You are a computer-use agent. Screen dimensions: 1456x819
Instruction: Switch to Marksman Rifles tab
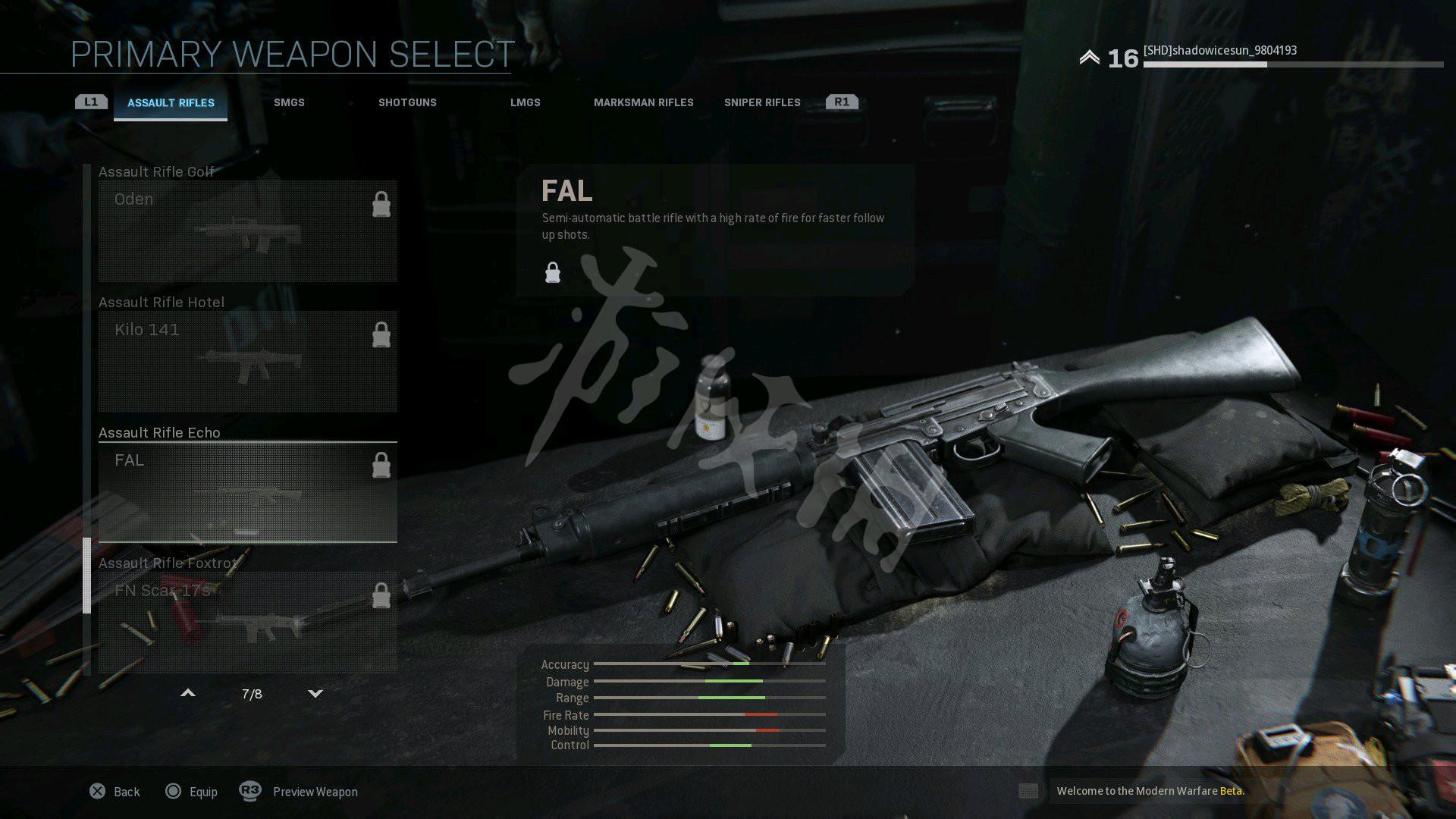click(x=643, y=103)
